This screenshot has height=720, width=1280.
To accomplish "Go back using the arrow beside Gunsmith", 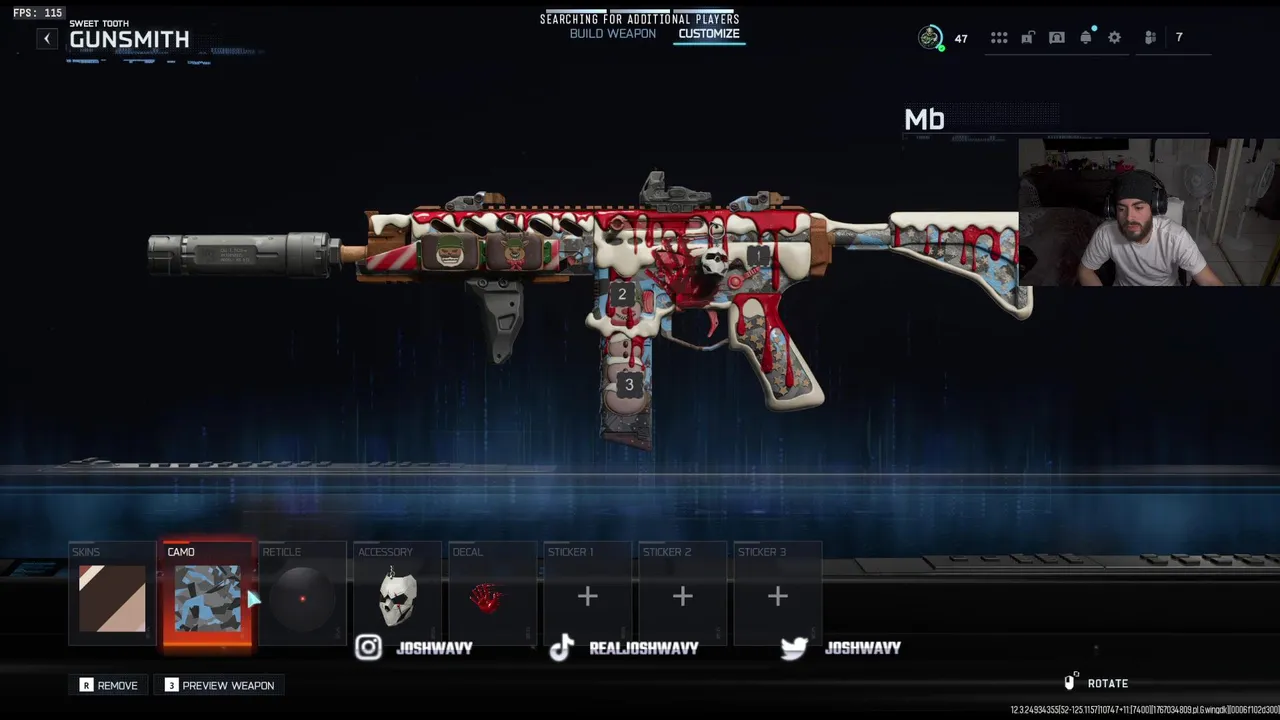I will point(47,39).
